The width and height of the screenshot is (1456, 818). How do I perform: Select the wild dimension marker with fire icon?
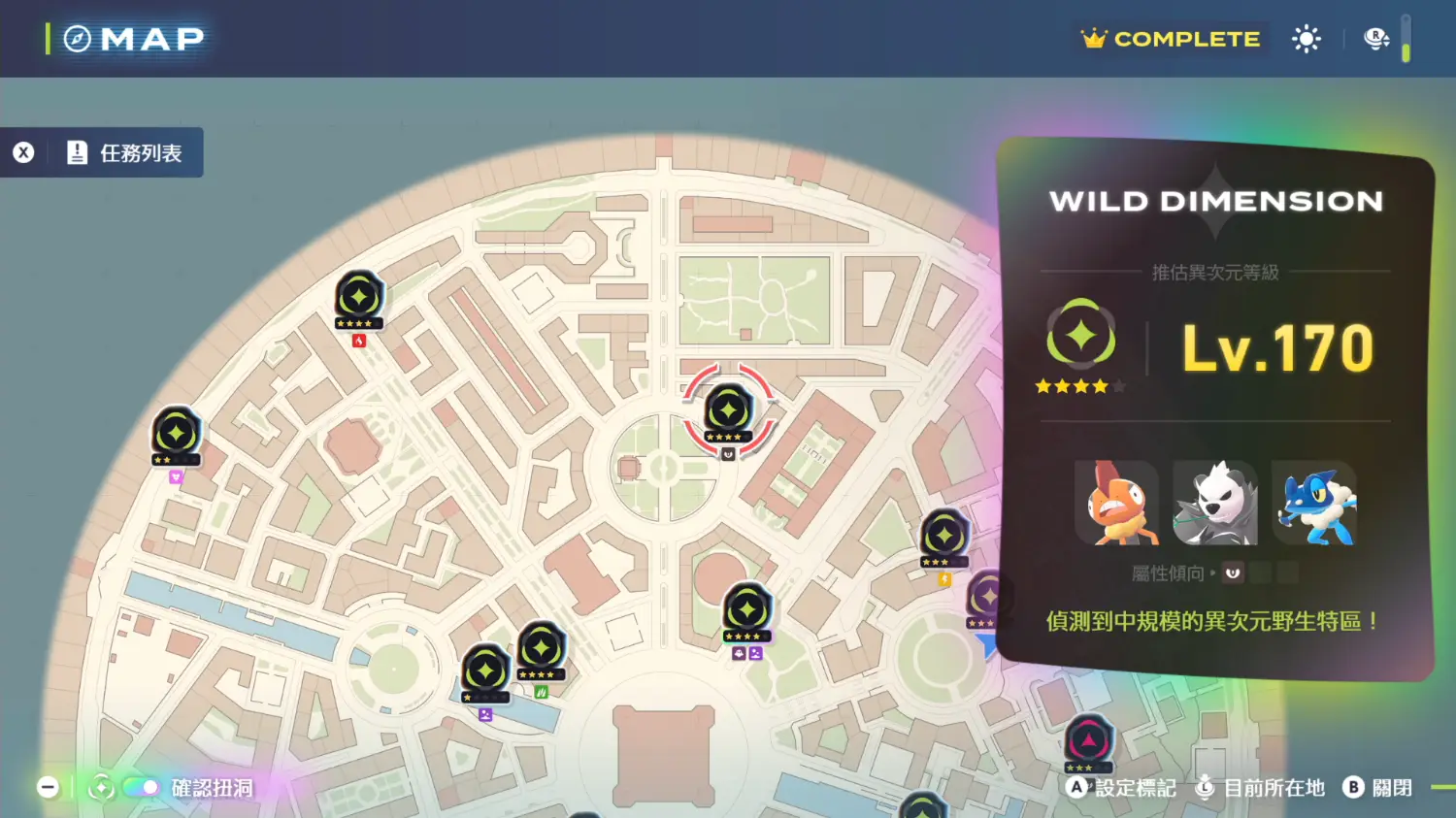359,297
